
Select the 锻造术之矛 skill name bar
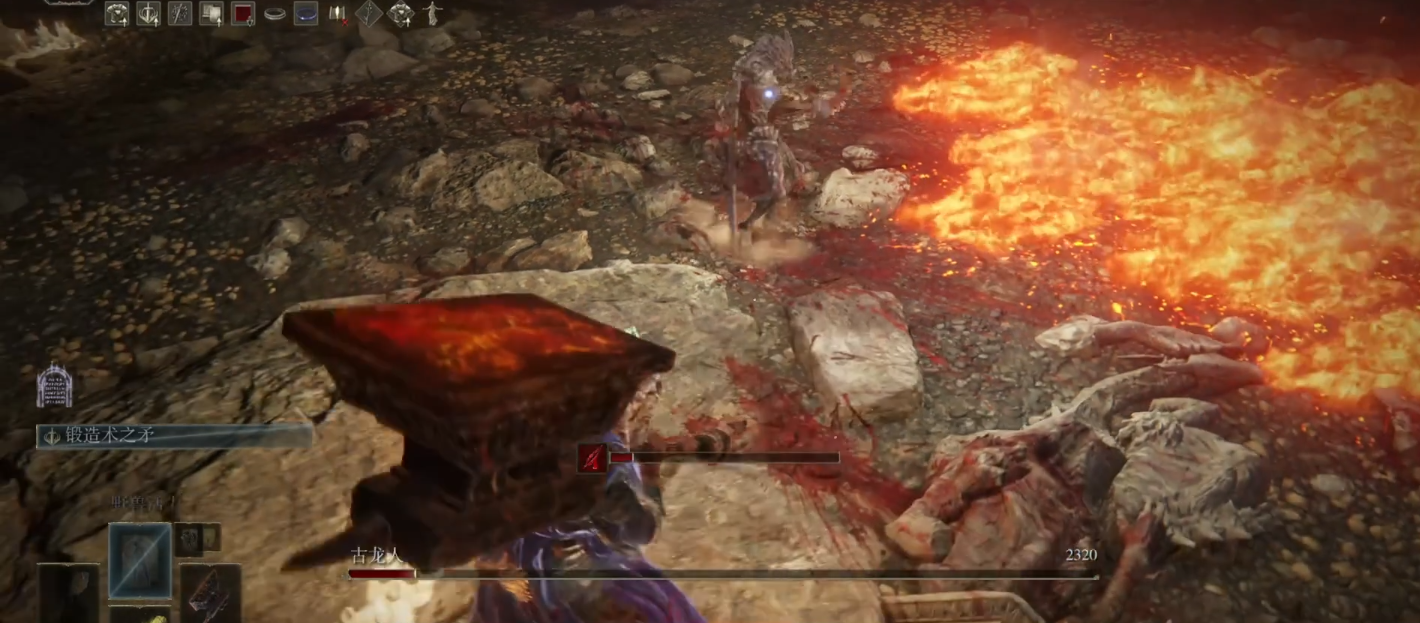pos(175,436)
